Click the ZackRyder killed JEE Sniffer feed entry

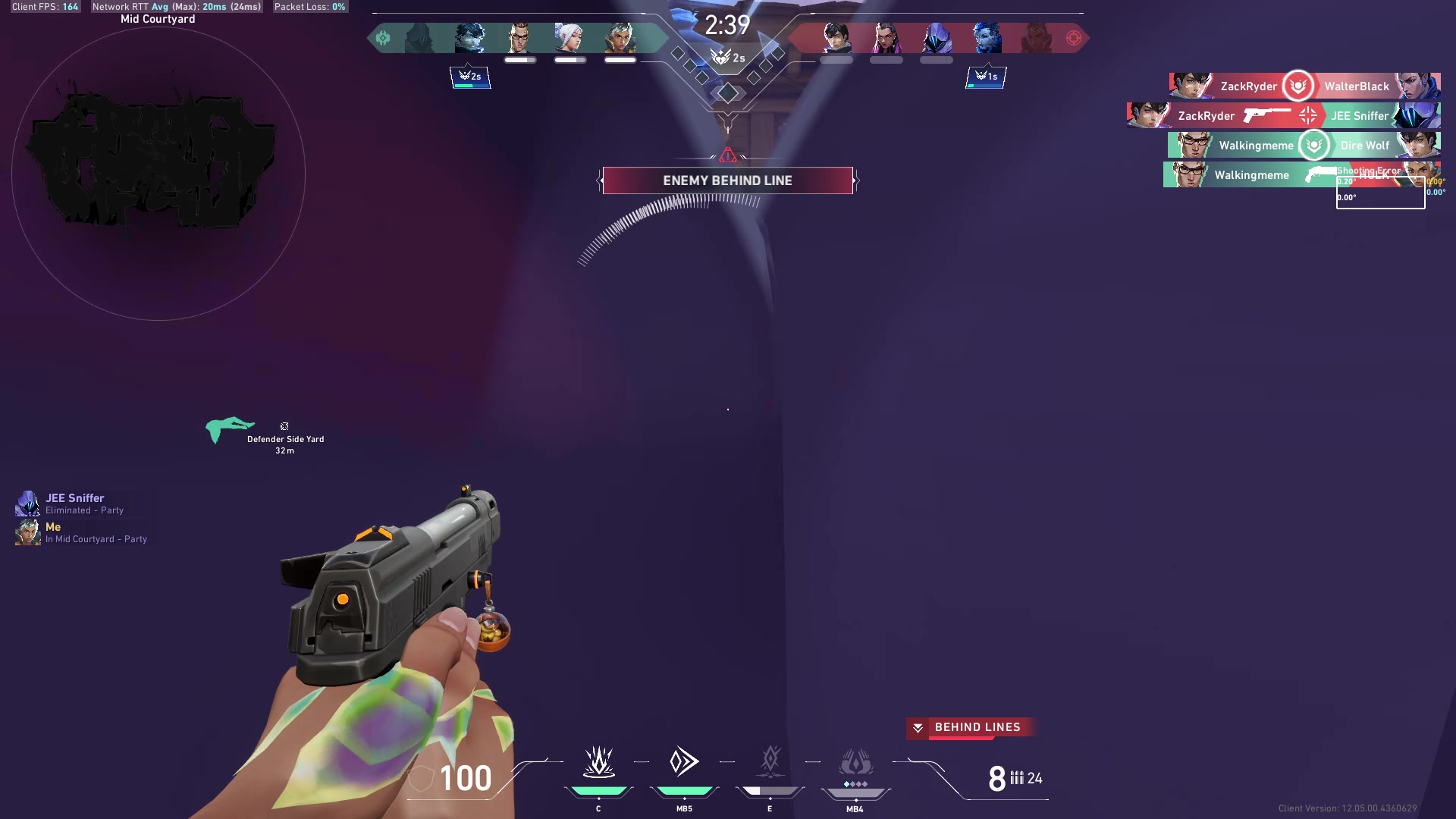[1283, 116]
